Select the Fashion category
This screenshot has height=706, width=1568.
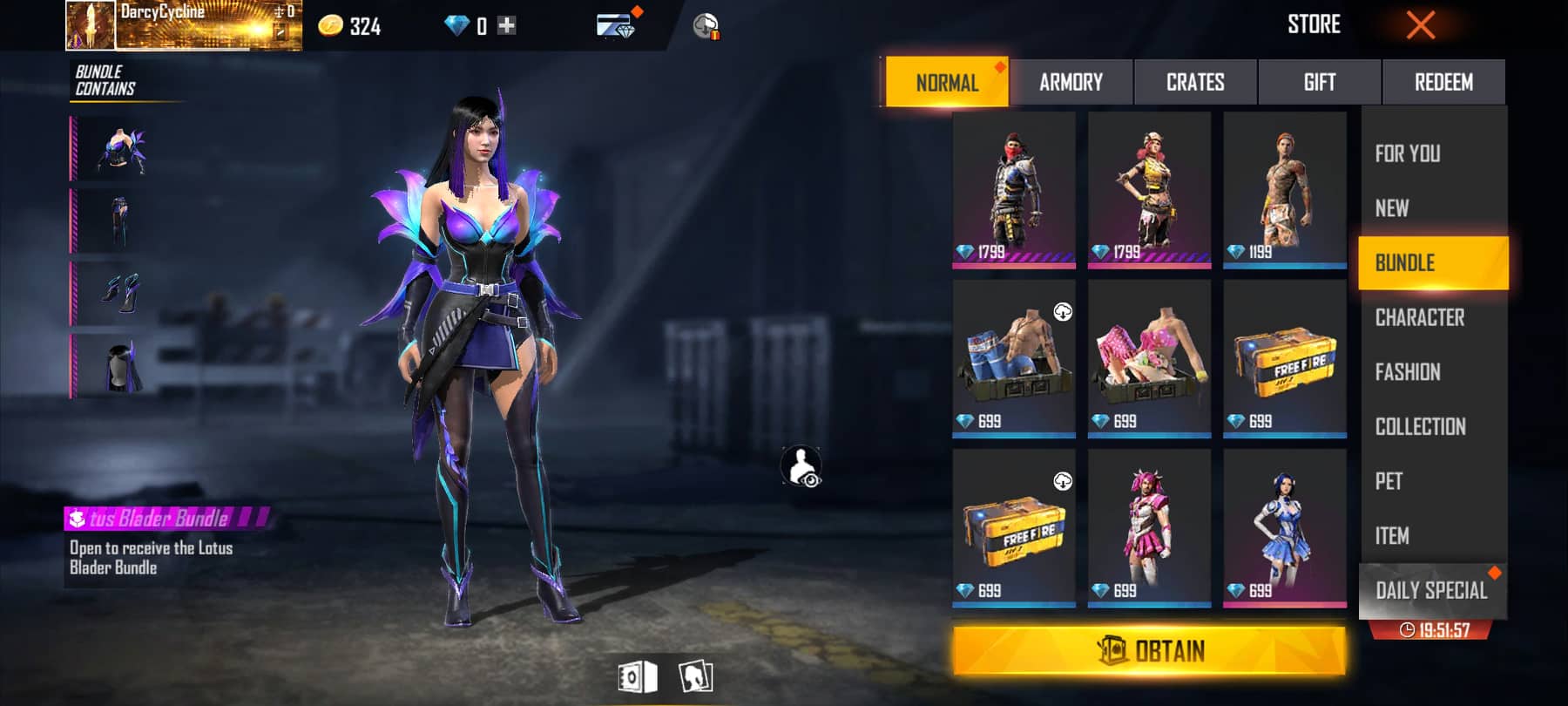[1407, 372]
